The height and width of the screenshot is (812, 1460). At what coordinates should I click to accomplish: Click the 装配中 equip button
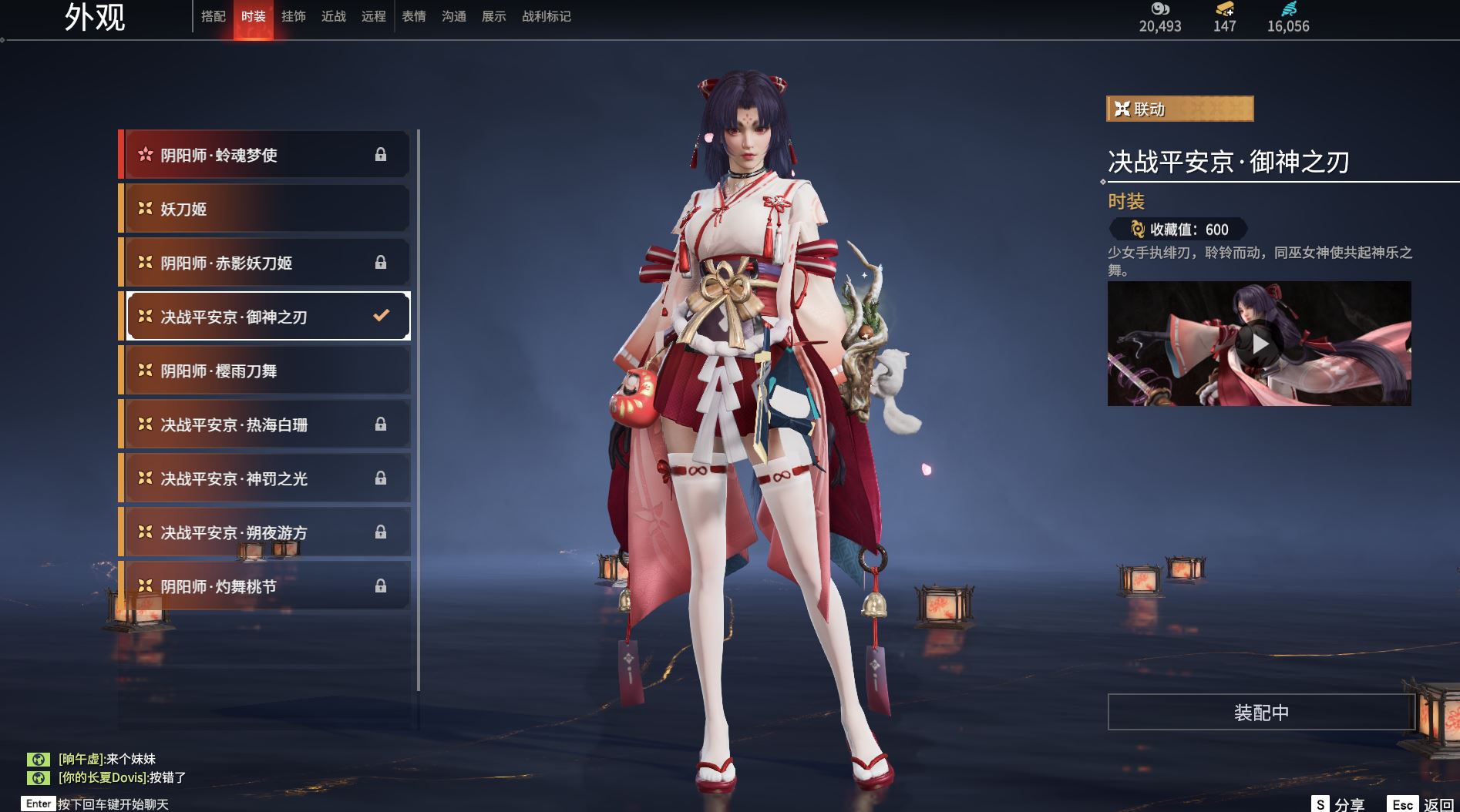1261,713
